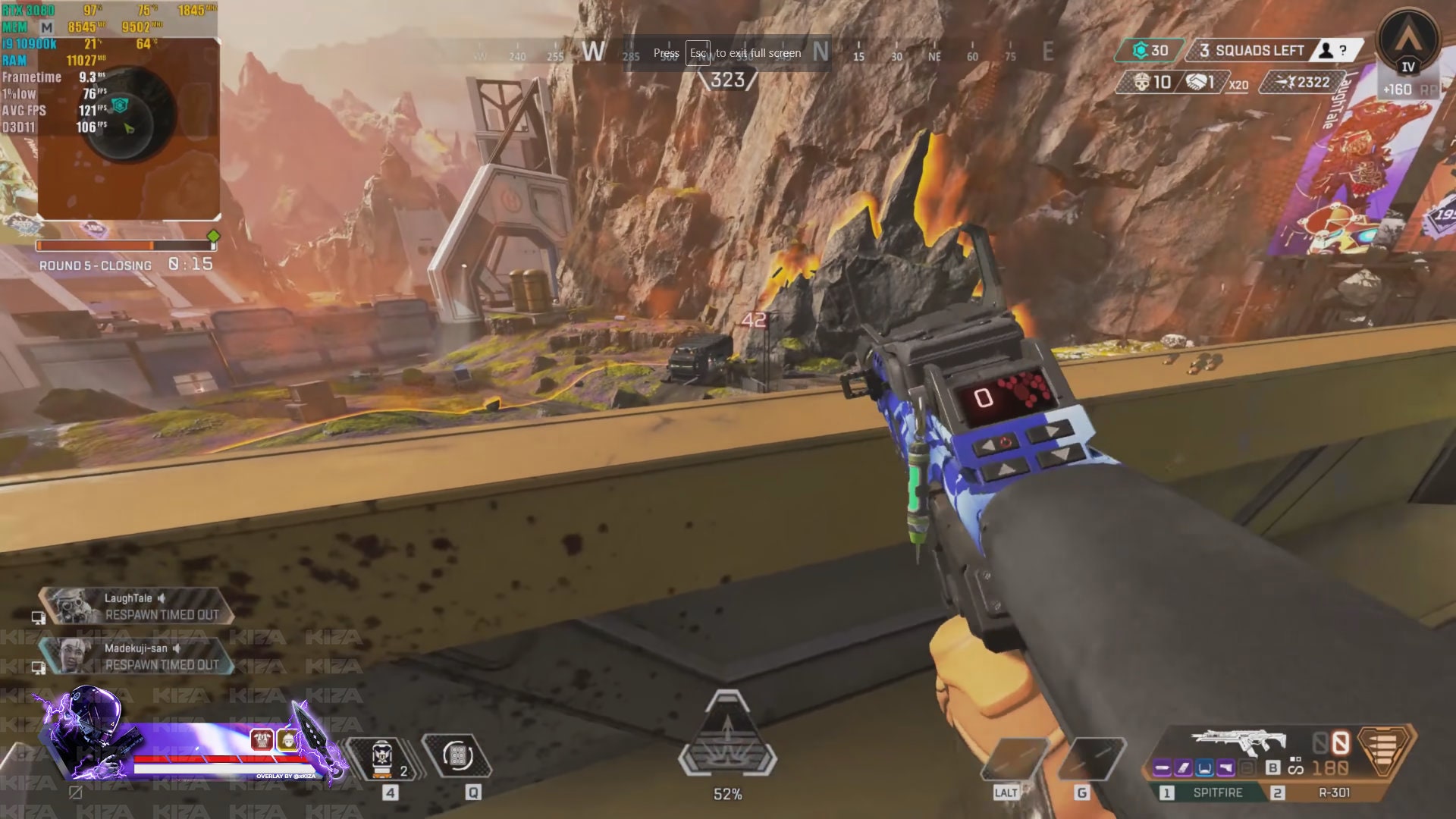The width and height of the screenshot is (1456, 819).
Task: Click the skull kill counter icon
Action: pos(1142,83)
